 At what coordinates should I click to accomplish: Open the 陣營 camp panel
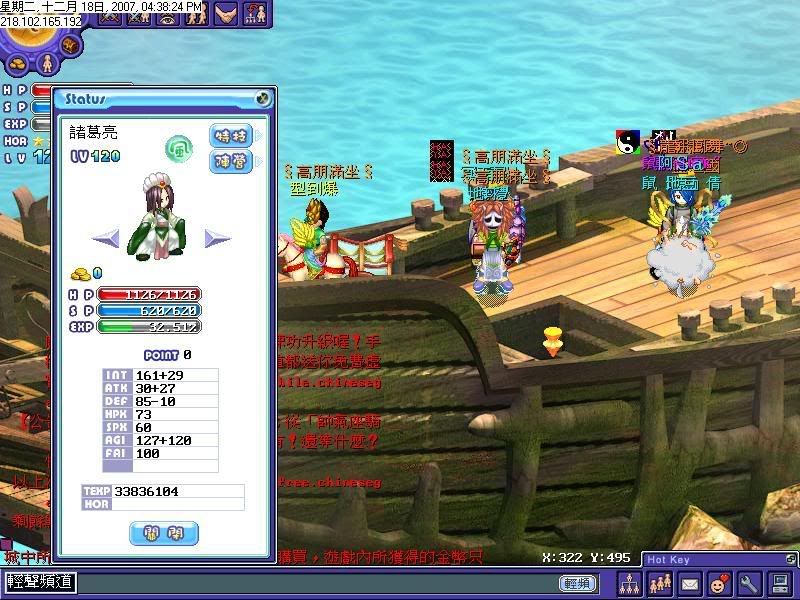(x=230, y=161)
